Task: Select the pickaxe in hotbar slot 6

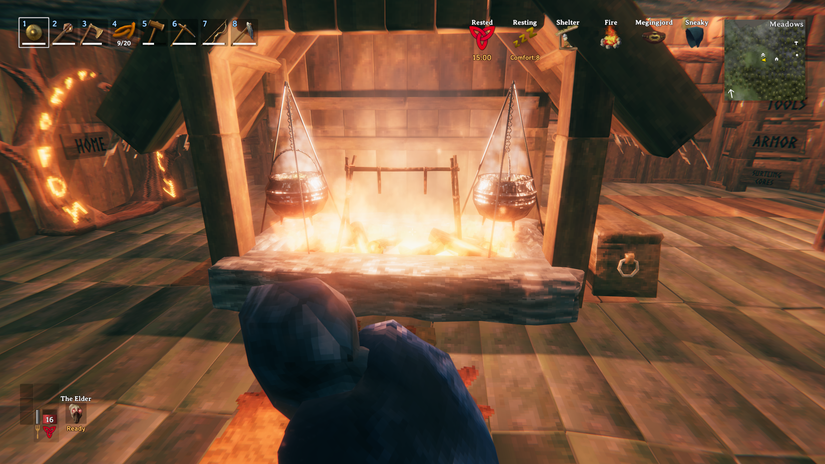Action: (x=184, y=33)
